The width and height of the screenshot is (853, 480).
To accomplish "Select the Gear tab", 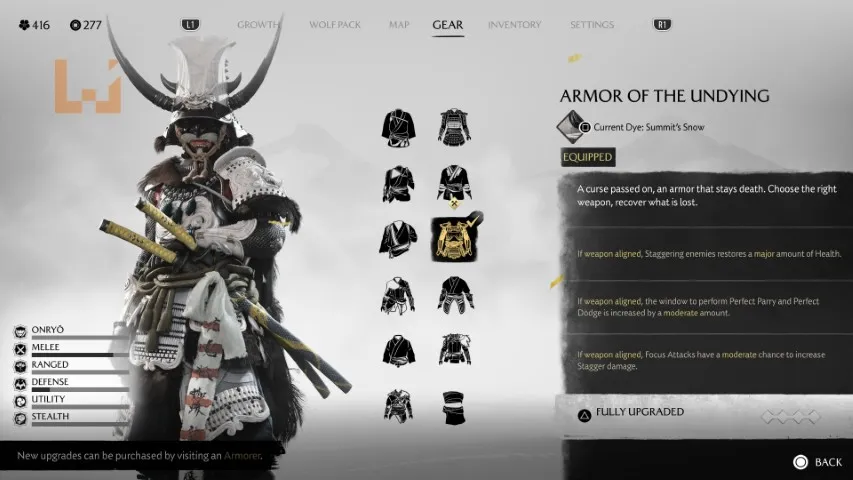I will point(447,25).
